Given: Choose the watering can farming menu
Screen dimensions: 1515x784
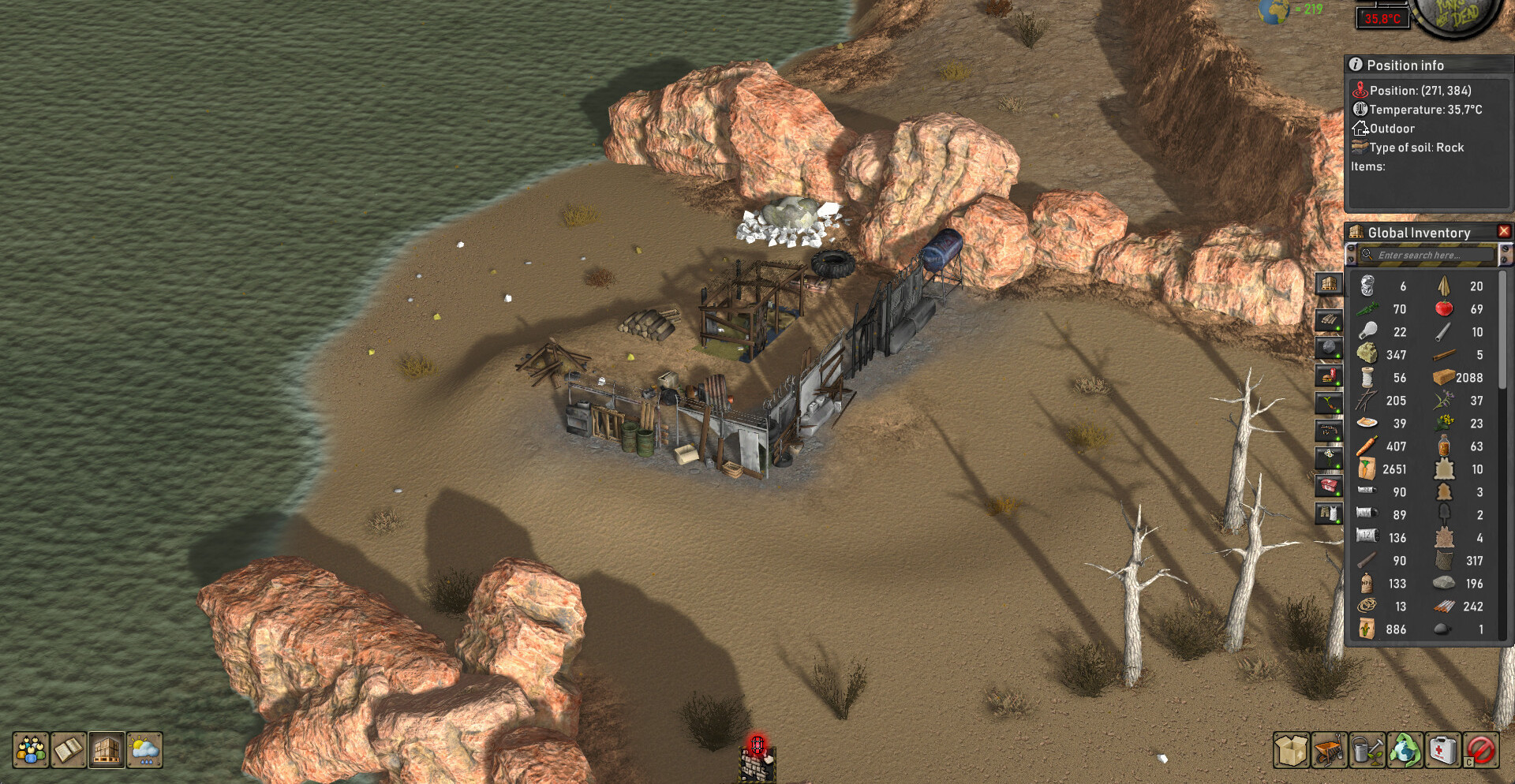Looking at the screenshot, I should tap(1367, 750).
